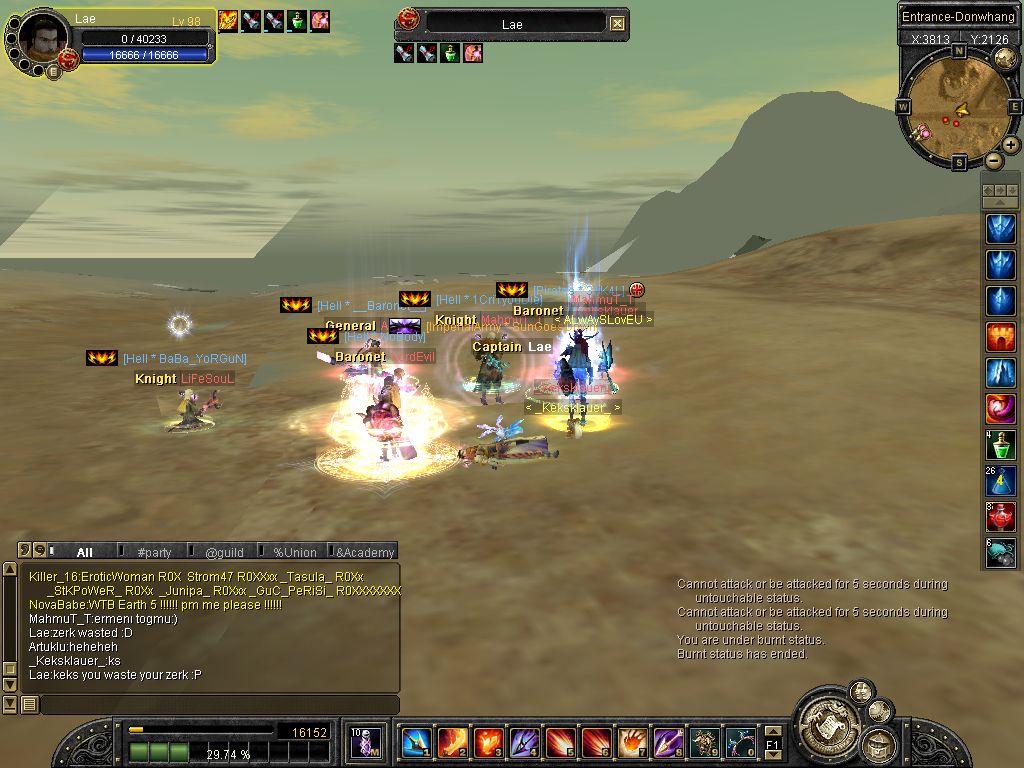Open the world map globe button
1024x768 pixels.
pyautogui.click(x=1006, y=58)
